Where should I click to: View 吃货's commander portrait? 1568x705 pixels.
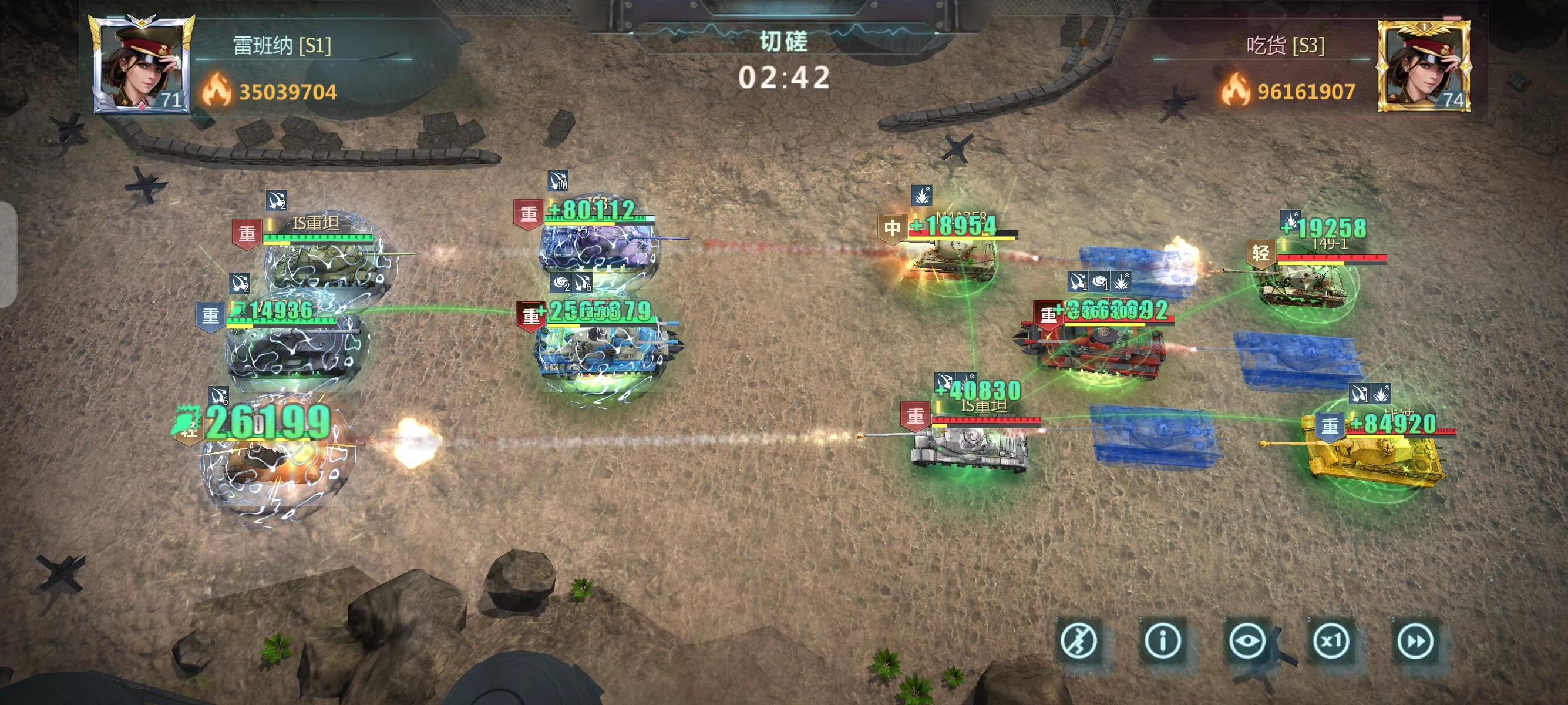[x=1423, y=65]
